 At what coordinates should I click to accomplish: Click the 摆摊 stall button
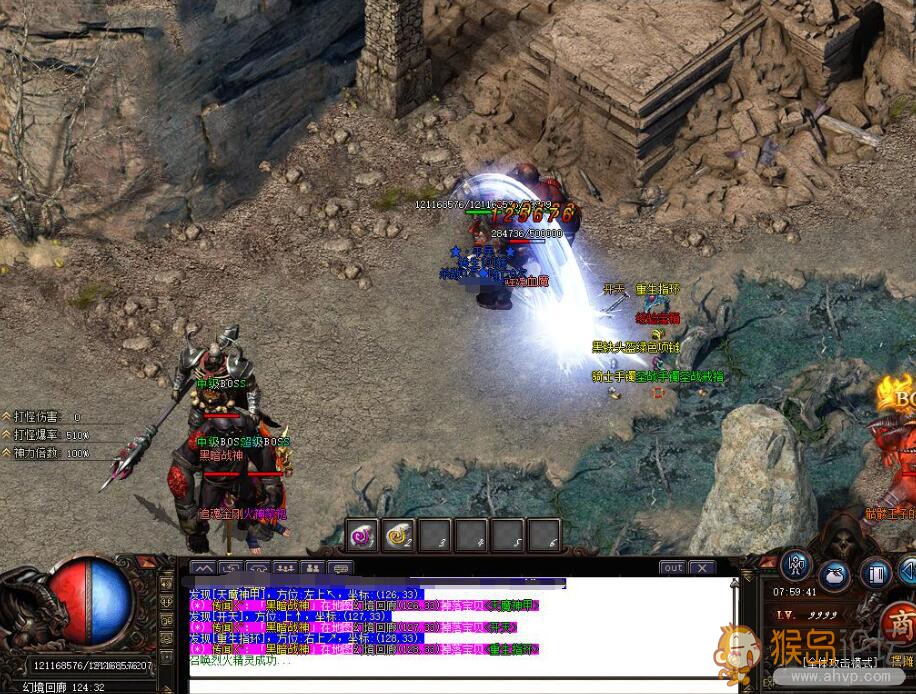tap(902, 661)
